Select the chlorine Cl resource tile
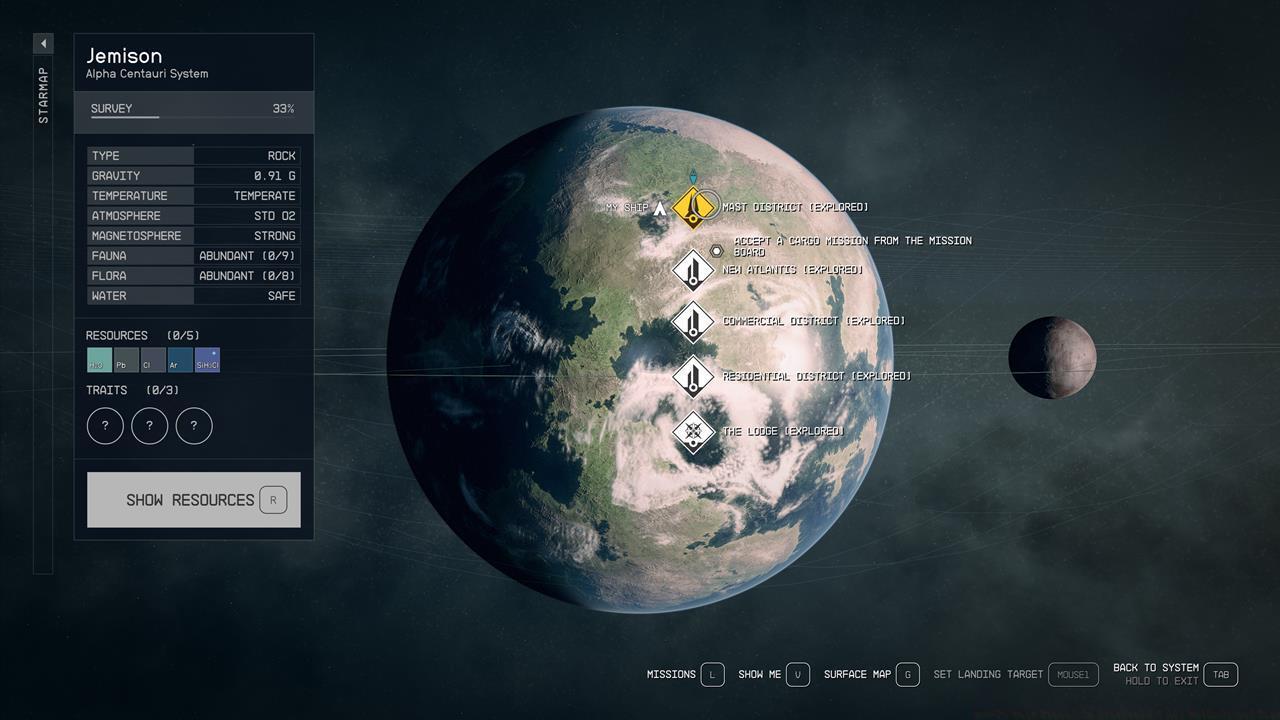 click(x=153, y=360)
